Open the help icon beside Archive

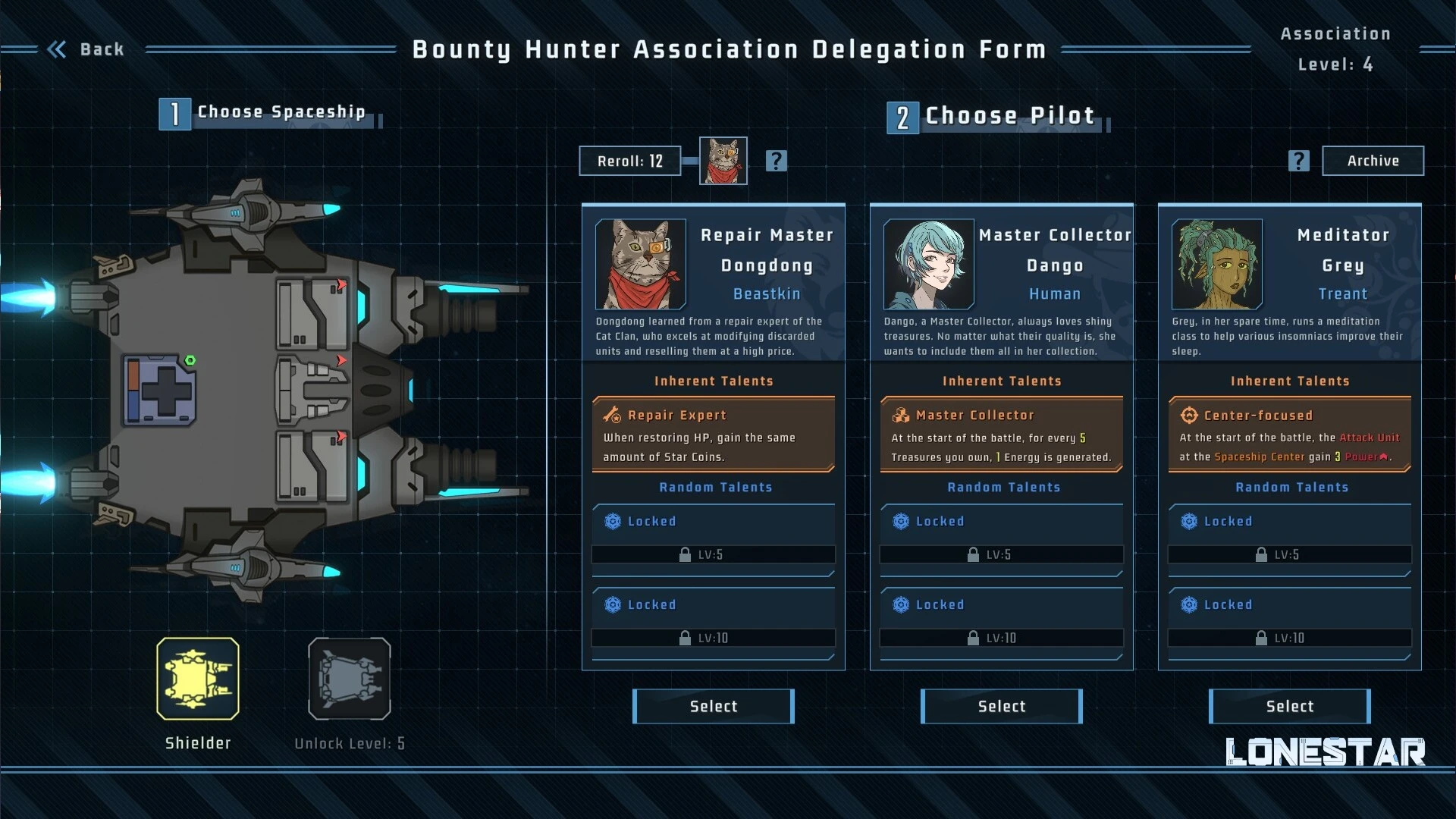pyautogui.click(x=1298, y=161)
